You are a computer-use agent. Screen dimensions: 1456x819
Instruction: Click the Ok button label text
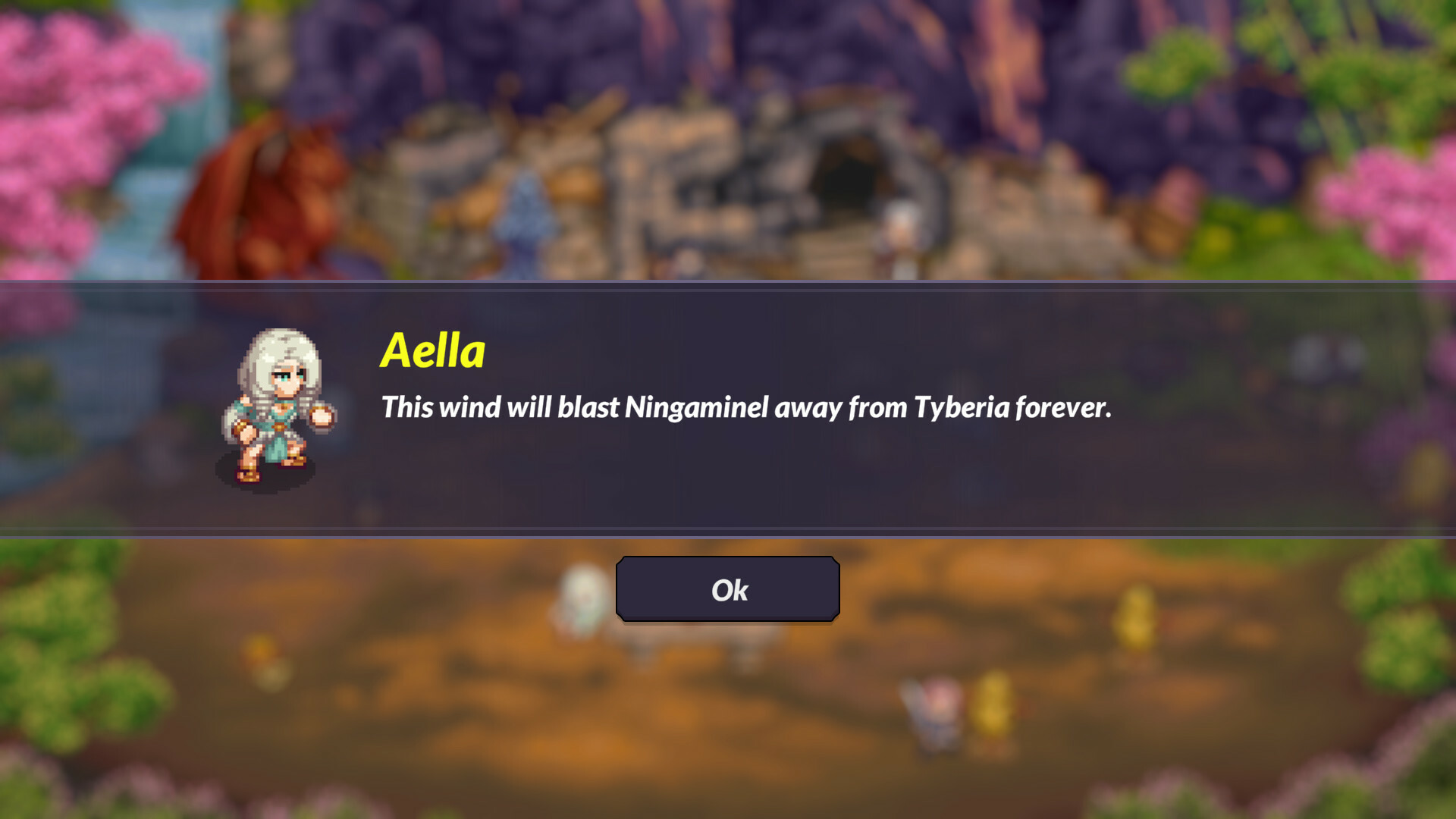pyautogui.click(x=728, y=590)
